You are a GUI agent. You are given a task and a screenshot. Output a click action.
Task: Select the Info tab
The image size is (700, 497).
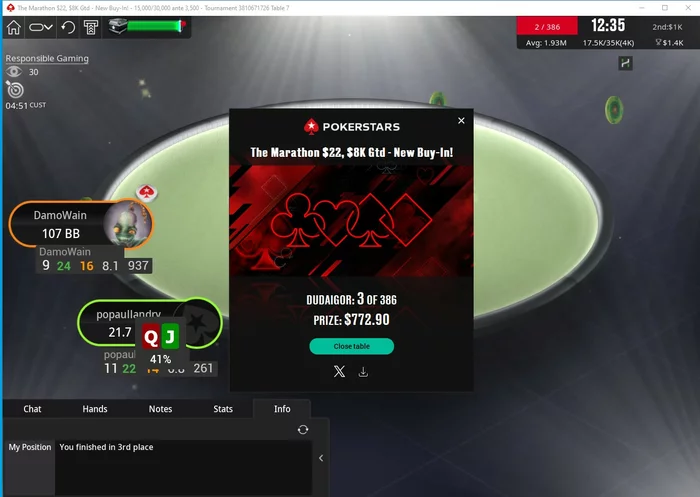(282, 409)
